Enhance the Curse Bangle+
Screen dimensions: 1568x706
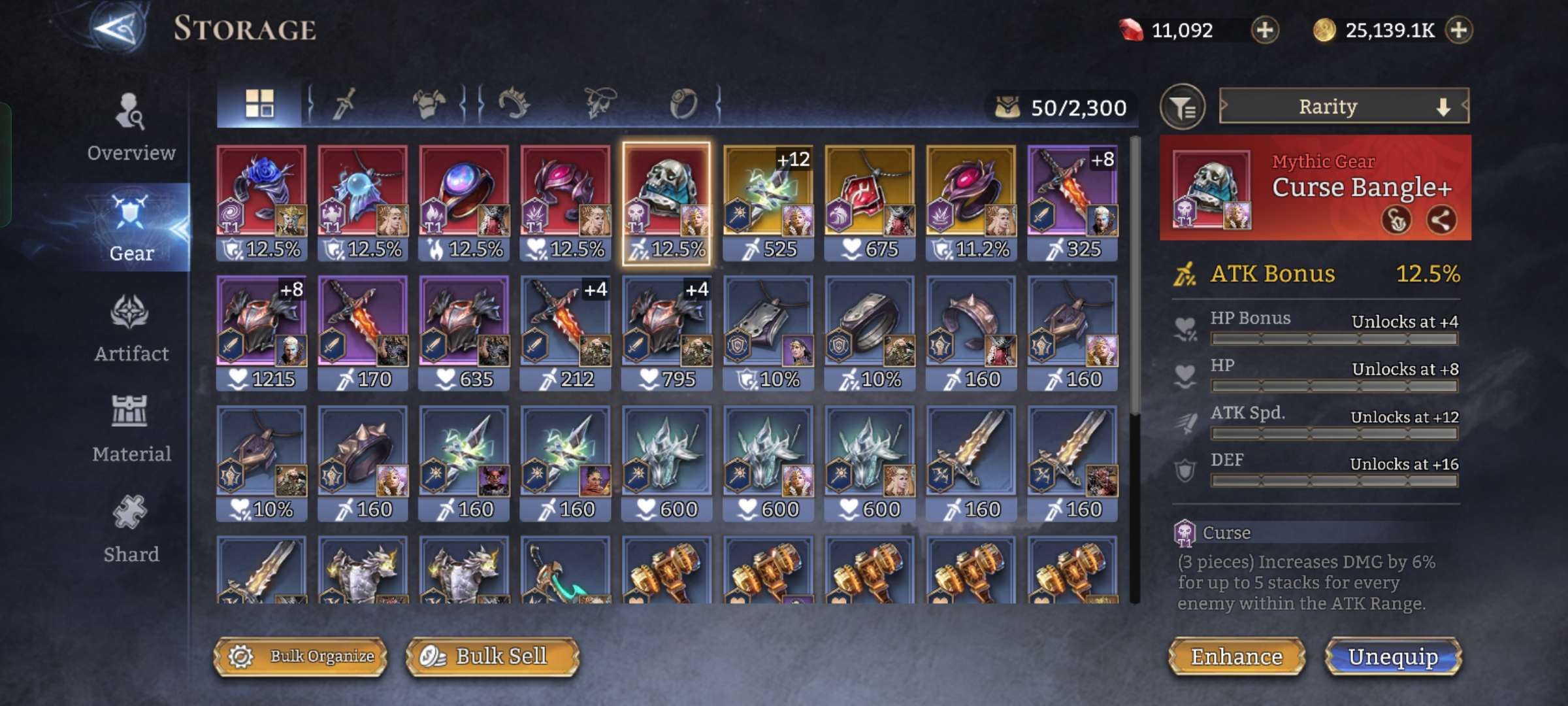point(1236,656)
